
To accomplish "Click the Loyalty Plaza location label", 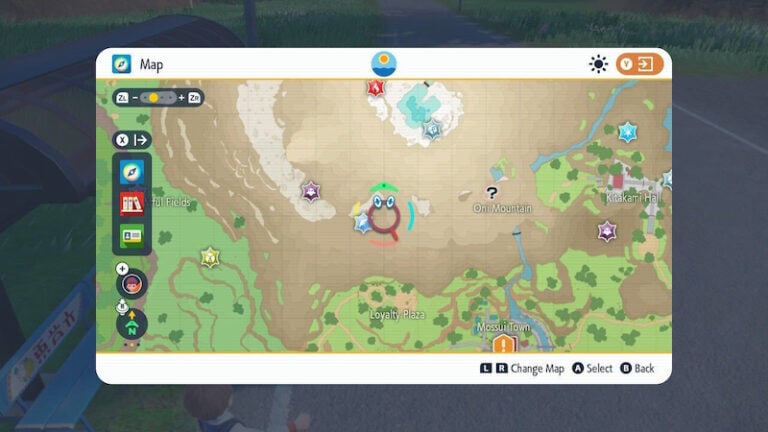I will [x=398, y=314].
